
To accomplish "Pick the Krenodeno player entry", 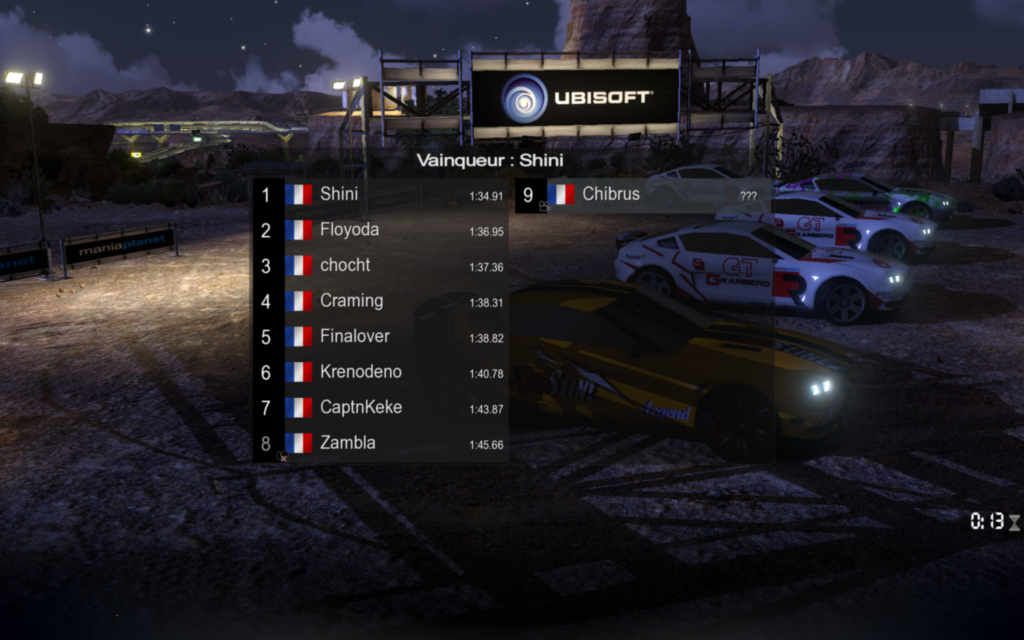I will (380, 372).
